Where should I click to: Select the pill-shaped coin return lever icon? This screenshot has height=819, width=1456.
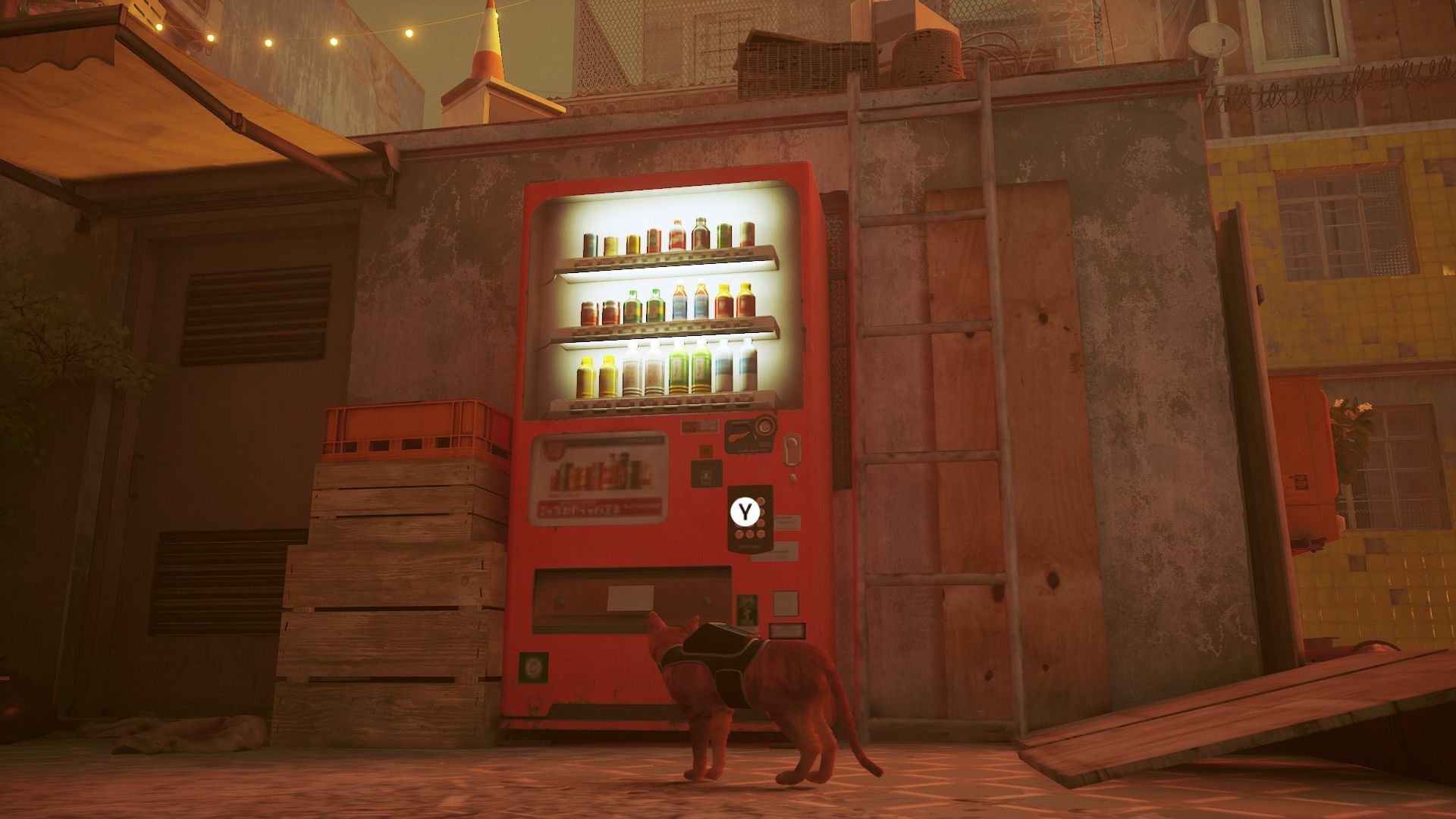792,450
